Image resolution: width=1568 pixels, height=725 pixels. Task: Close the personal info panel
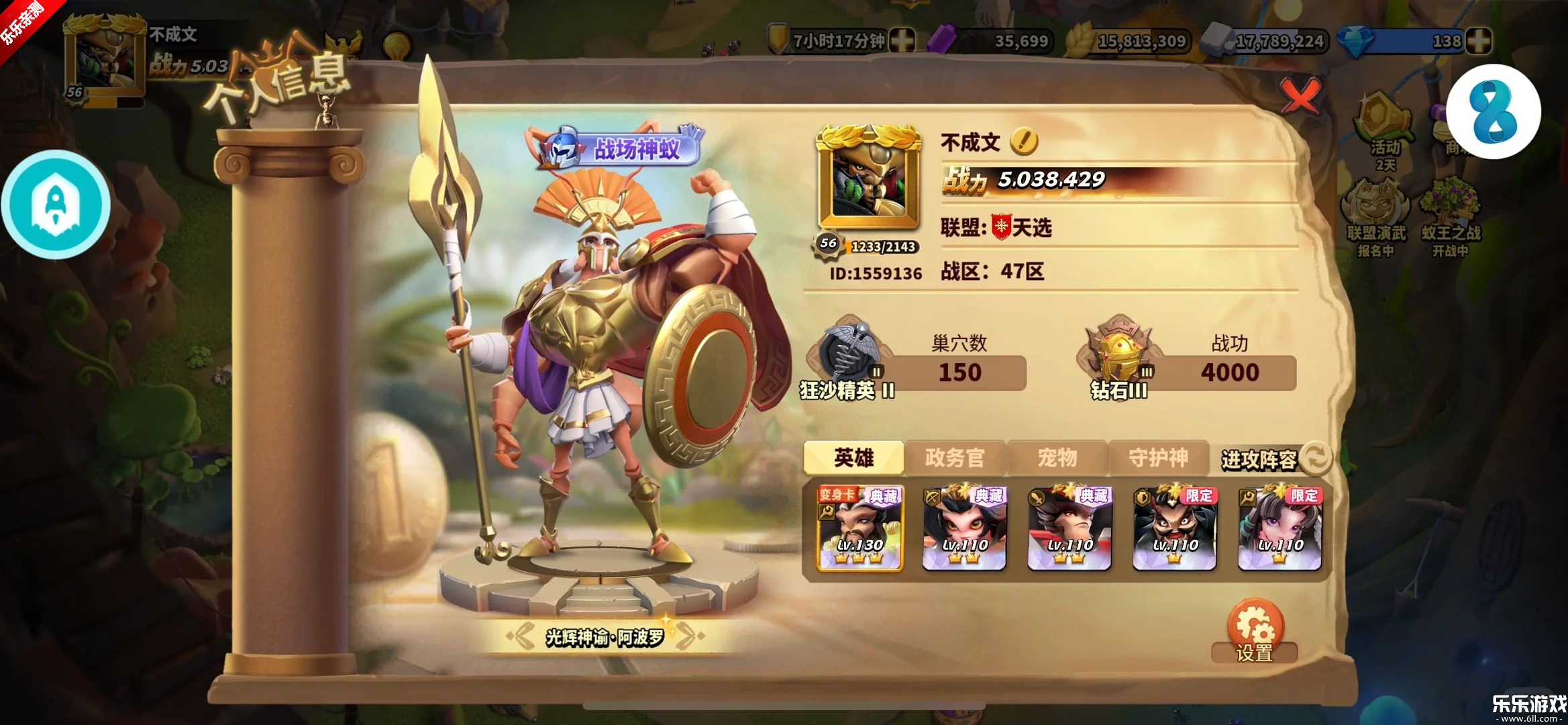click(1300, 97)
